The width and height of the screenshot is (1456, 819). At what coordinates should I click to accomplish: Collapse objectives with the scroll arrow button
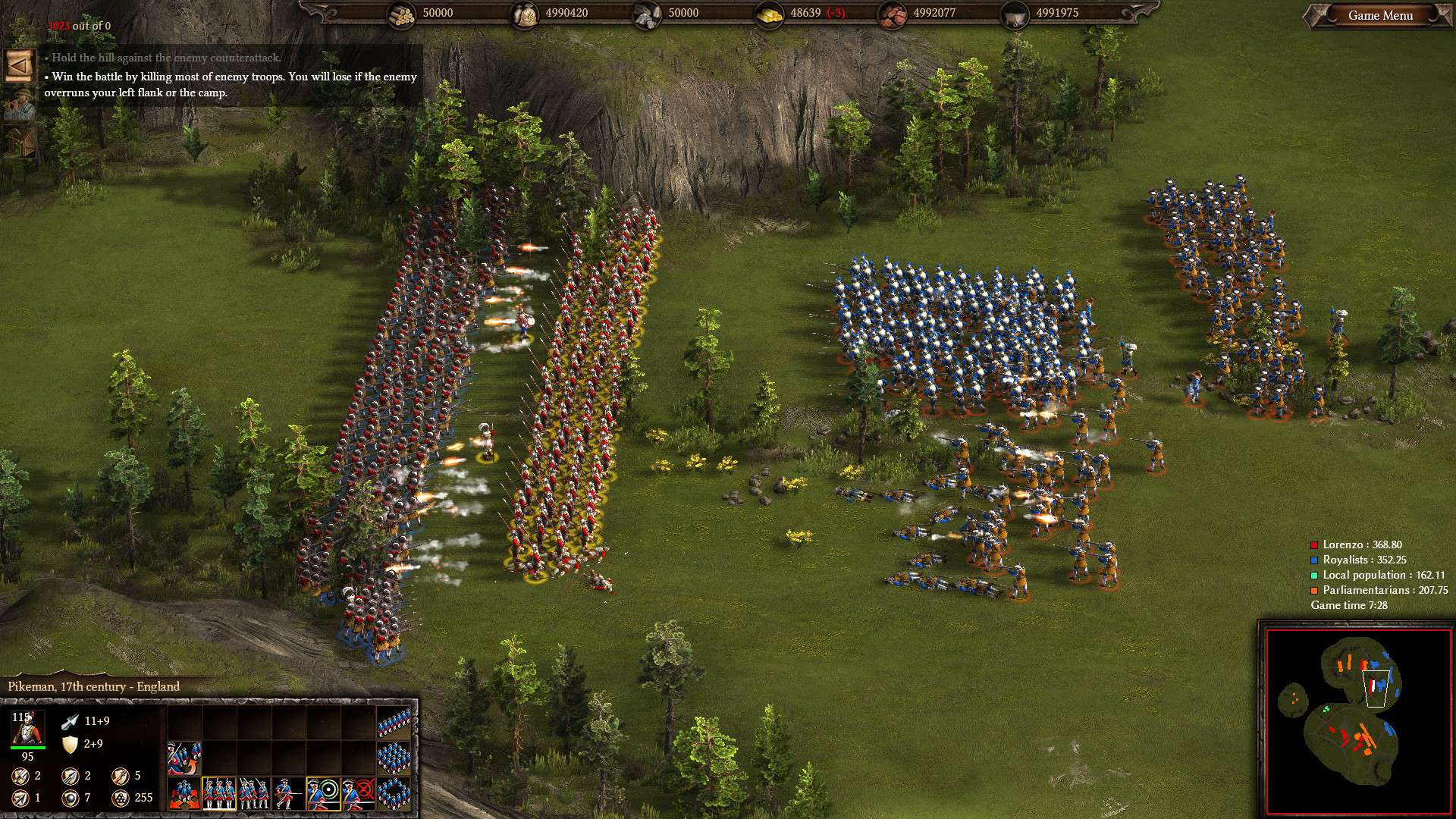pyautogui.click(x=19, y=65)
